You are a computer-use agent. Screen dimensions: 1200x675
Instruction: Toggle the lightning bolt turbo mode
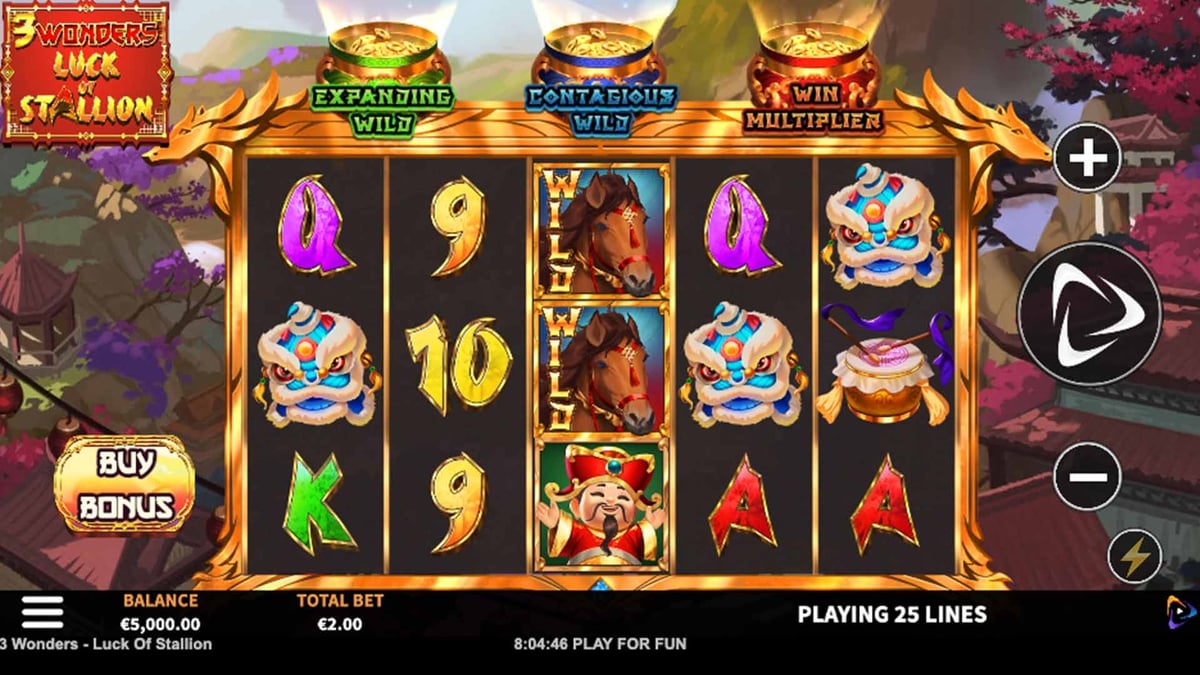(x=1134, y=557)
